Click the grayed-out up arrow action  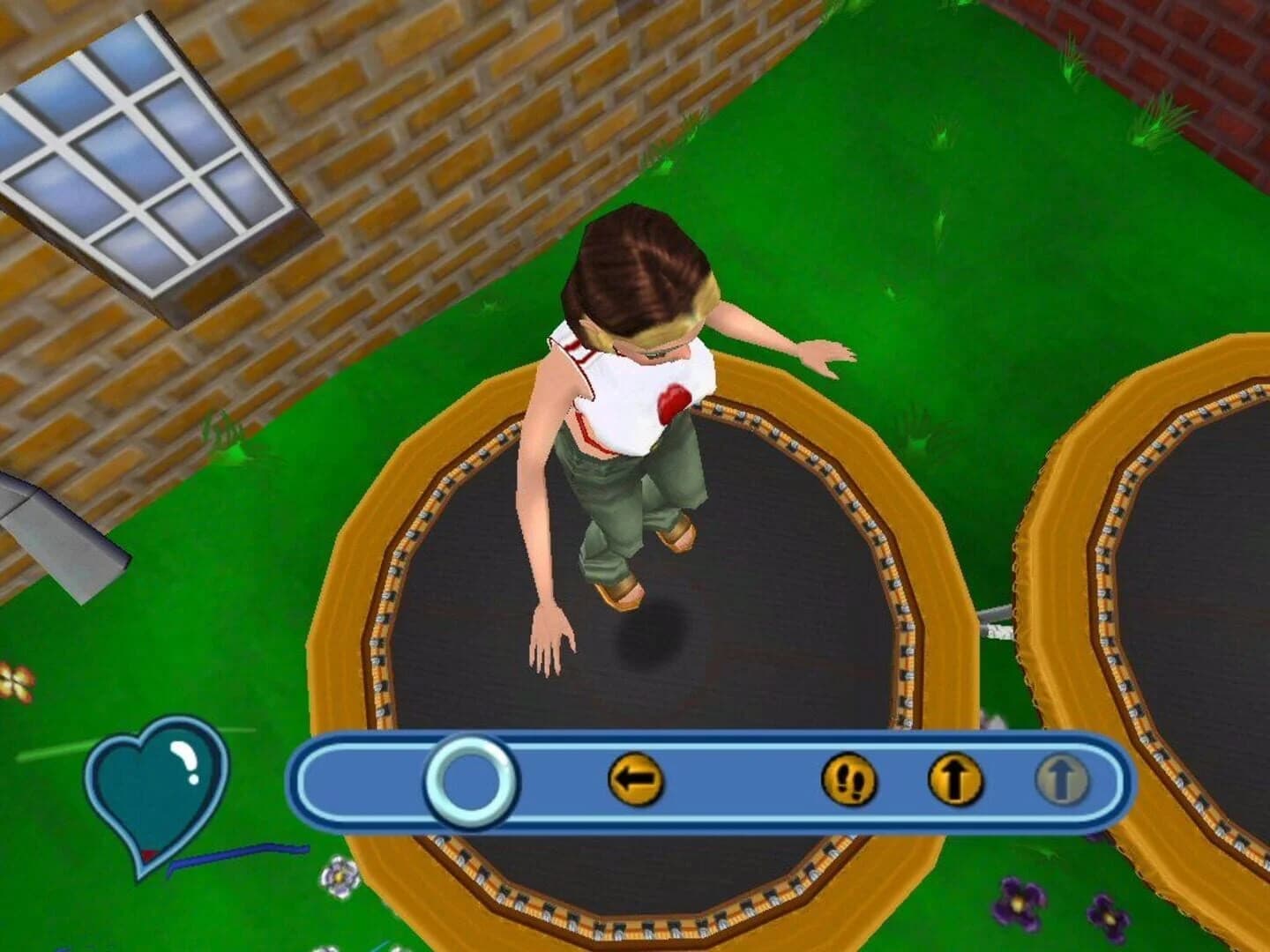[1062, 777]
